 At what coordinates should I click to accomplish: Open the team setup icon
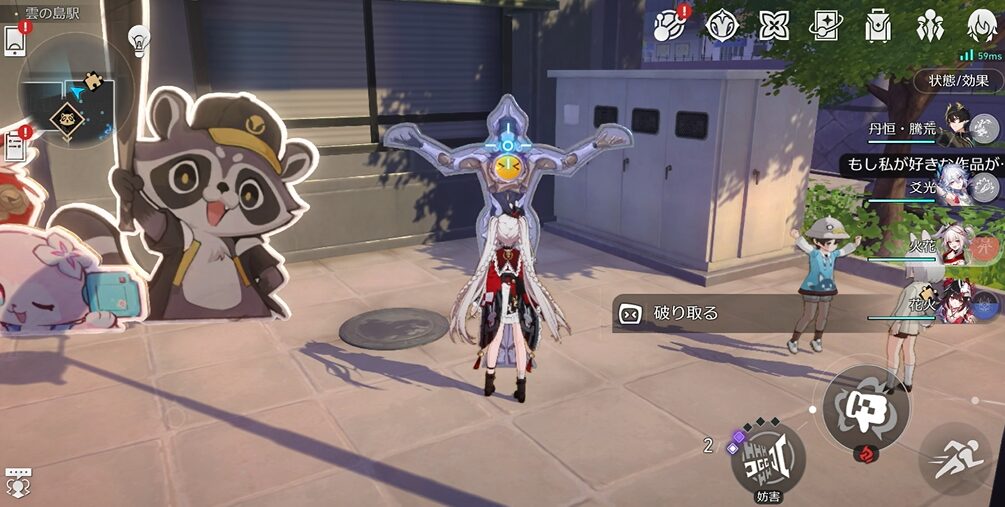[930, 25]
